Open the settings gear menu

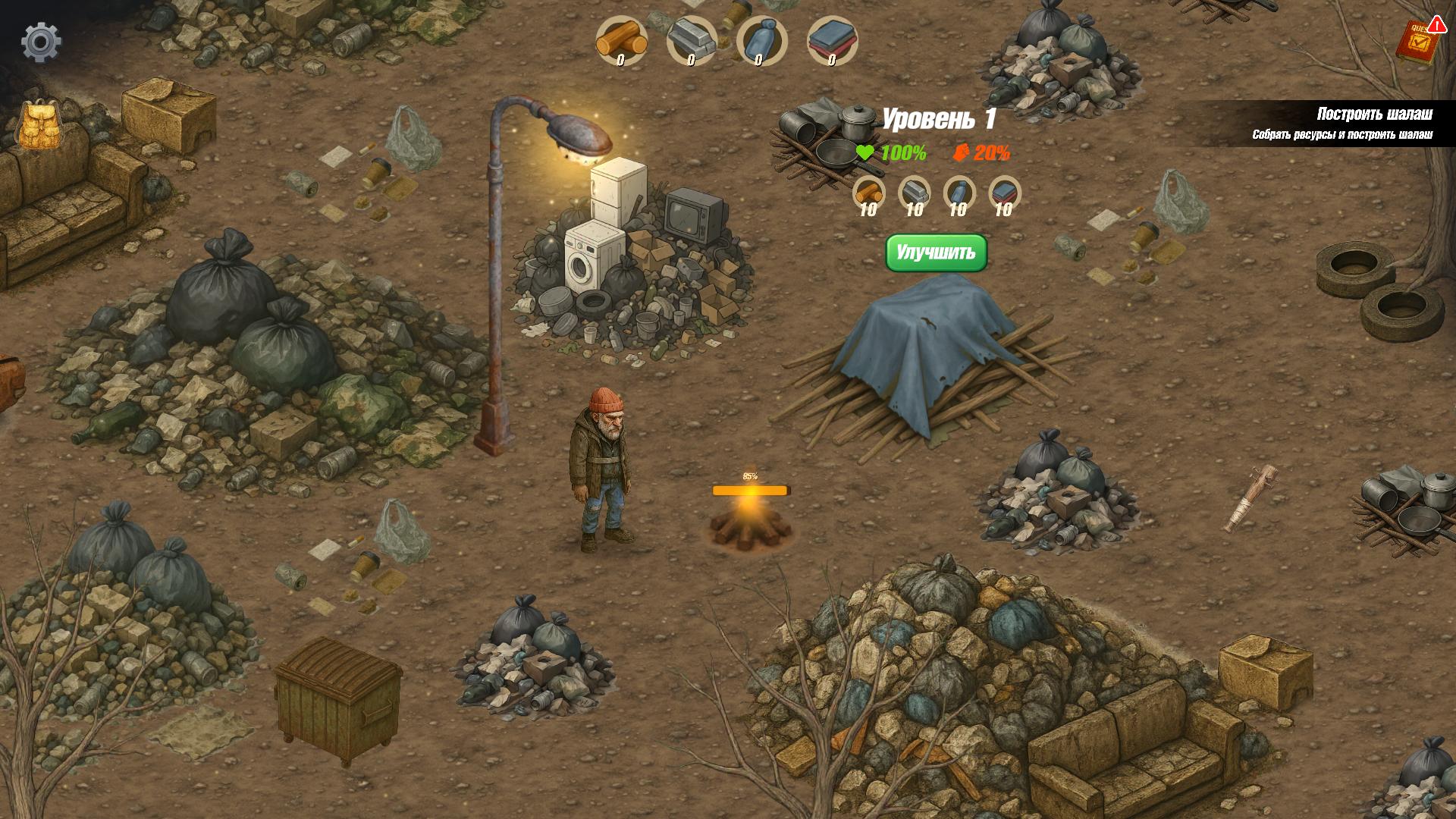pyautogui.click(x=43, y=42)
